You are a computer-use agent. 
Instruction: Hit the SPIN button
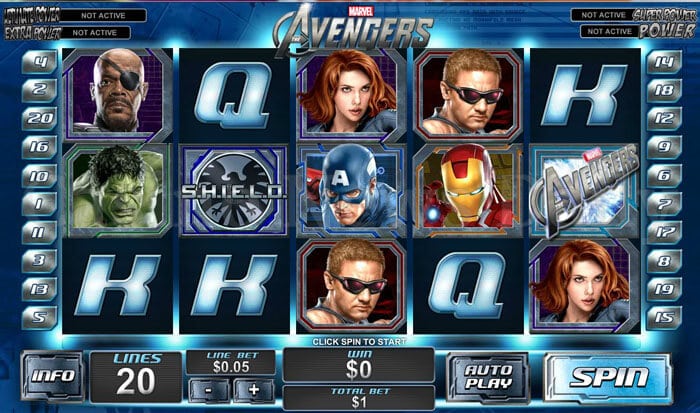tap(608, 378)
